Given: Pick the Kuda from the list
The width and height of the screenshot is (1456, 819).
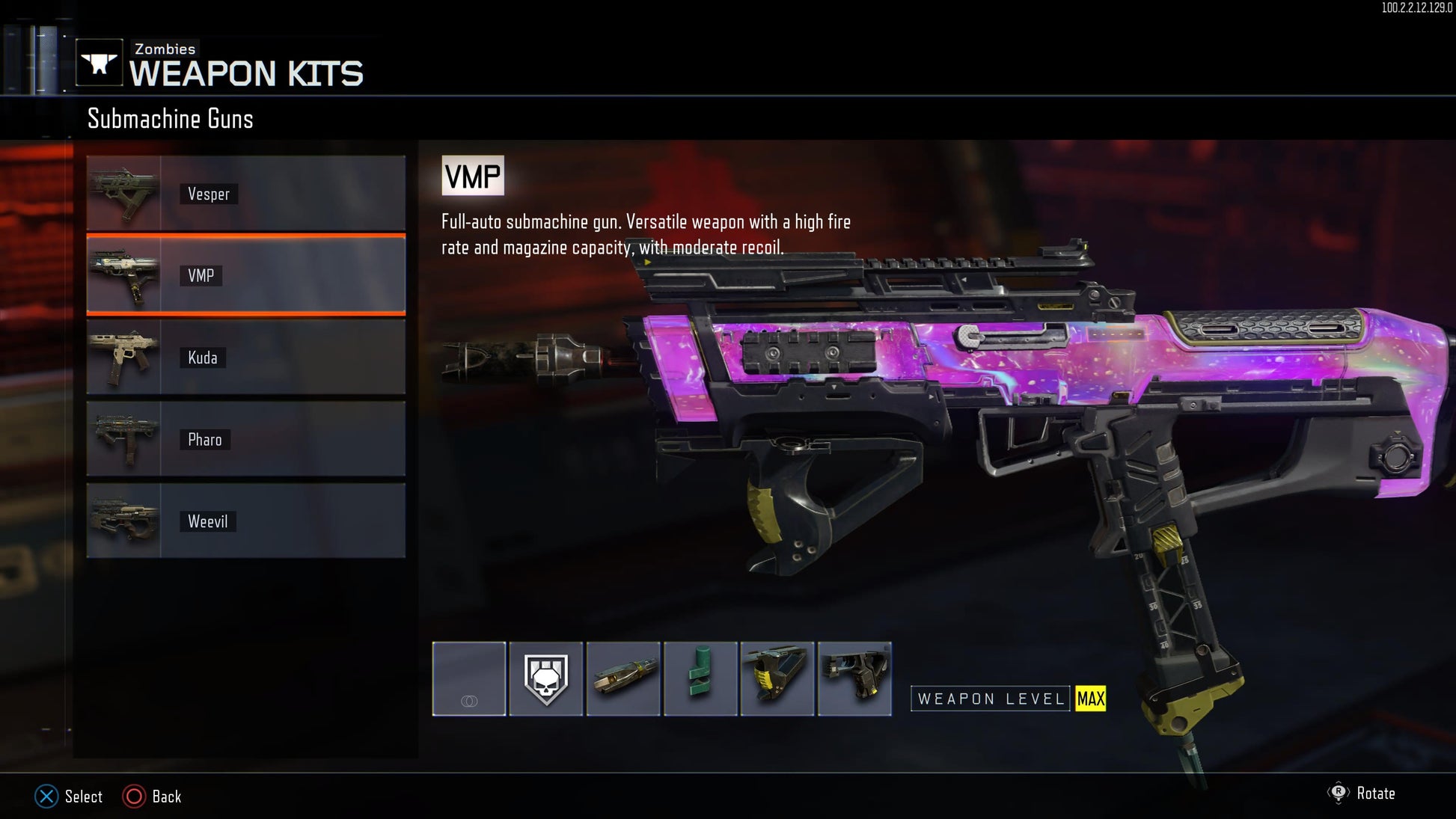Looking at the screenshot, I should point(245,357).
